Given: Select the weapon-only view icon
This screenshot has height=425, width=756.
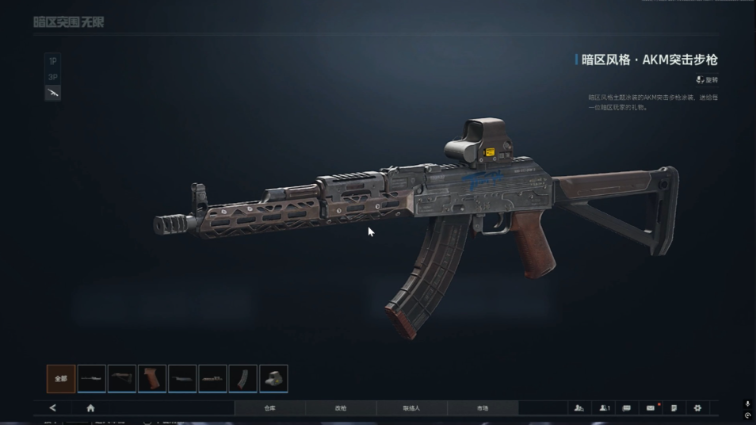Looking at the screenshot, I should (x=53, y=93).
